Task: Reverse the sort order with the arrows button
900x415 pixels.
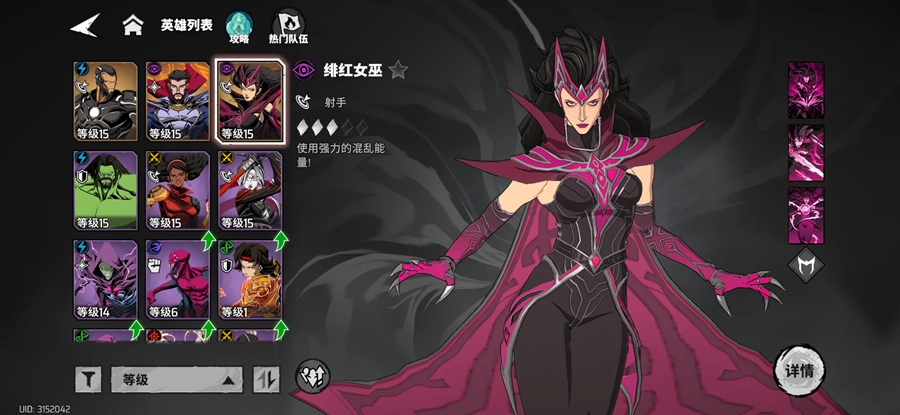Action: (x=266, y=379)
